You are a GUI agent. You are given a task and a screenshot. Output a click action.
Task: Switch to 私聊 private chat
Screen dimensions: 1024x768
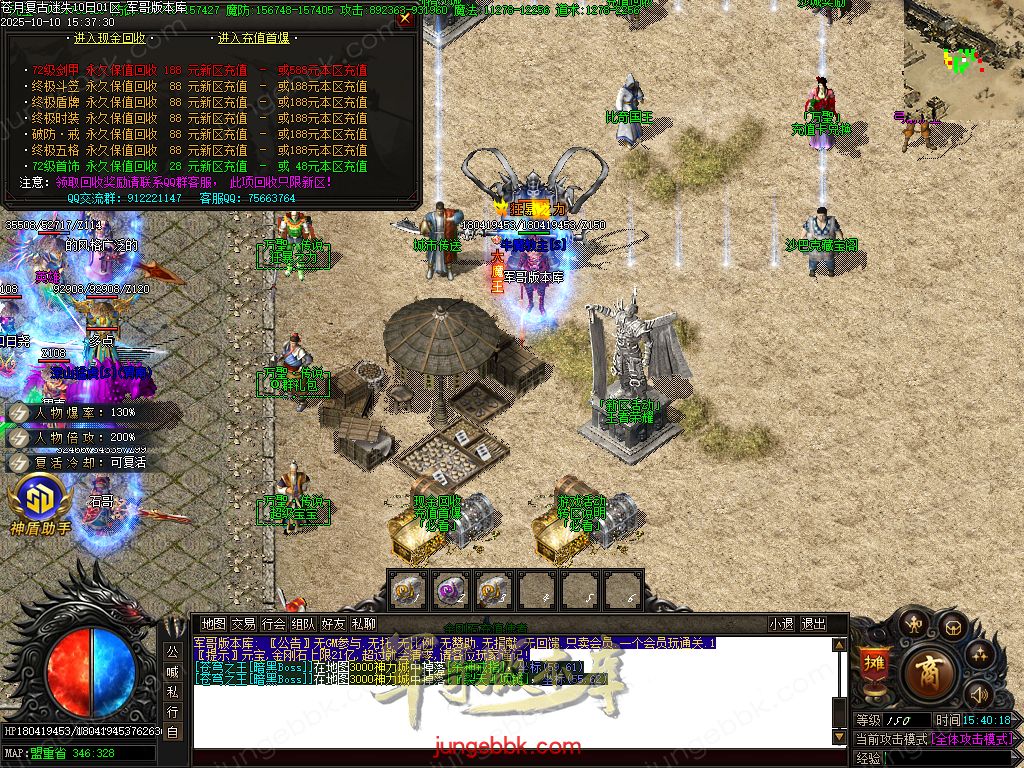click(364, 624)
